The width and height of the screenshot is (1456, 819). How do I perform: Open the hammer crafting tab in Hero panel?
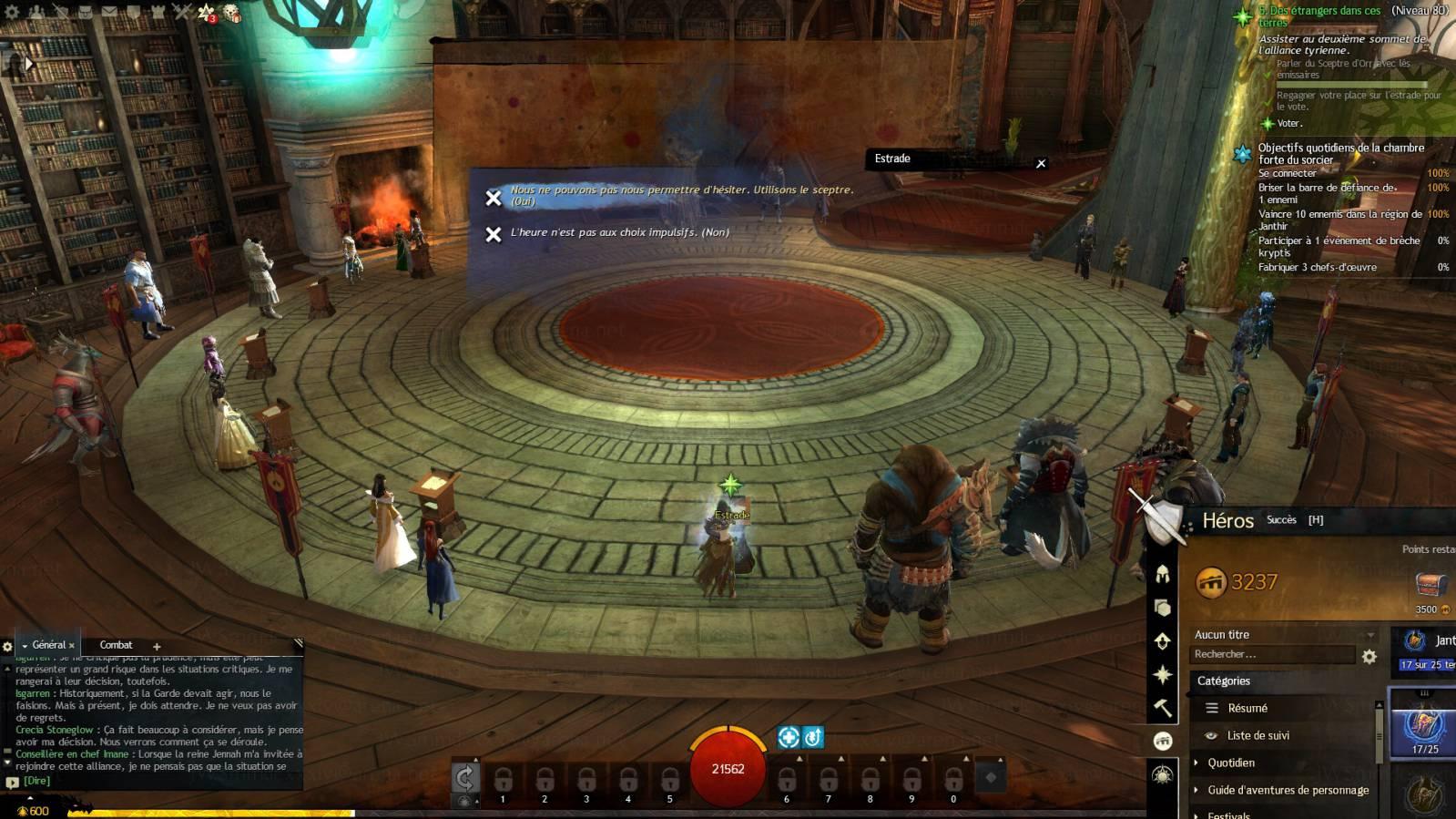coord(1163,708)
